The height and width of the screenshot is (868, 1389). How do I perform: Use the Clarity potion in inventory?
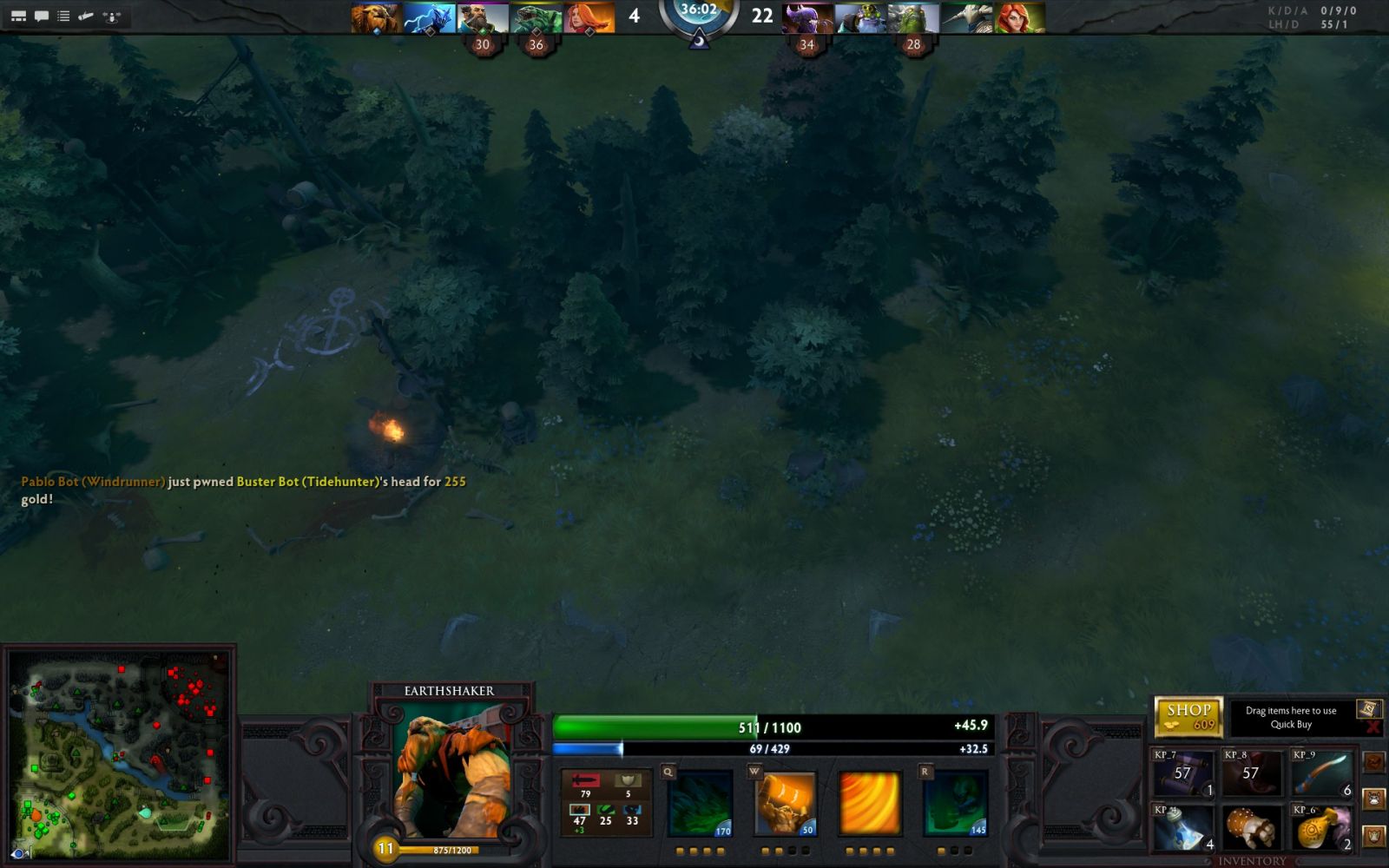click(x=1182, y=827)
